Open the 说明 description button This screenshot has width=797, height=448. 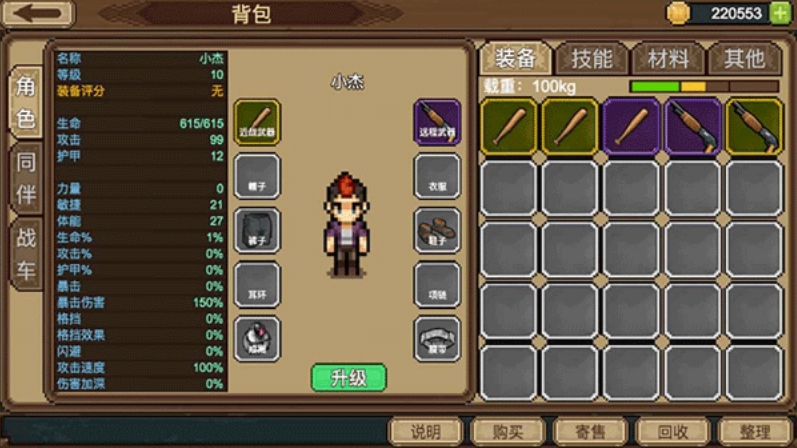point(426,432)
